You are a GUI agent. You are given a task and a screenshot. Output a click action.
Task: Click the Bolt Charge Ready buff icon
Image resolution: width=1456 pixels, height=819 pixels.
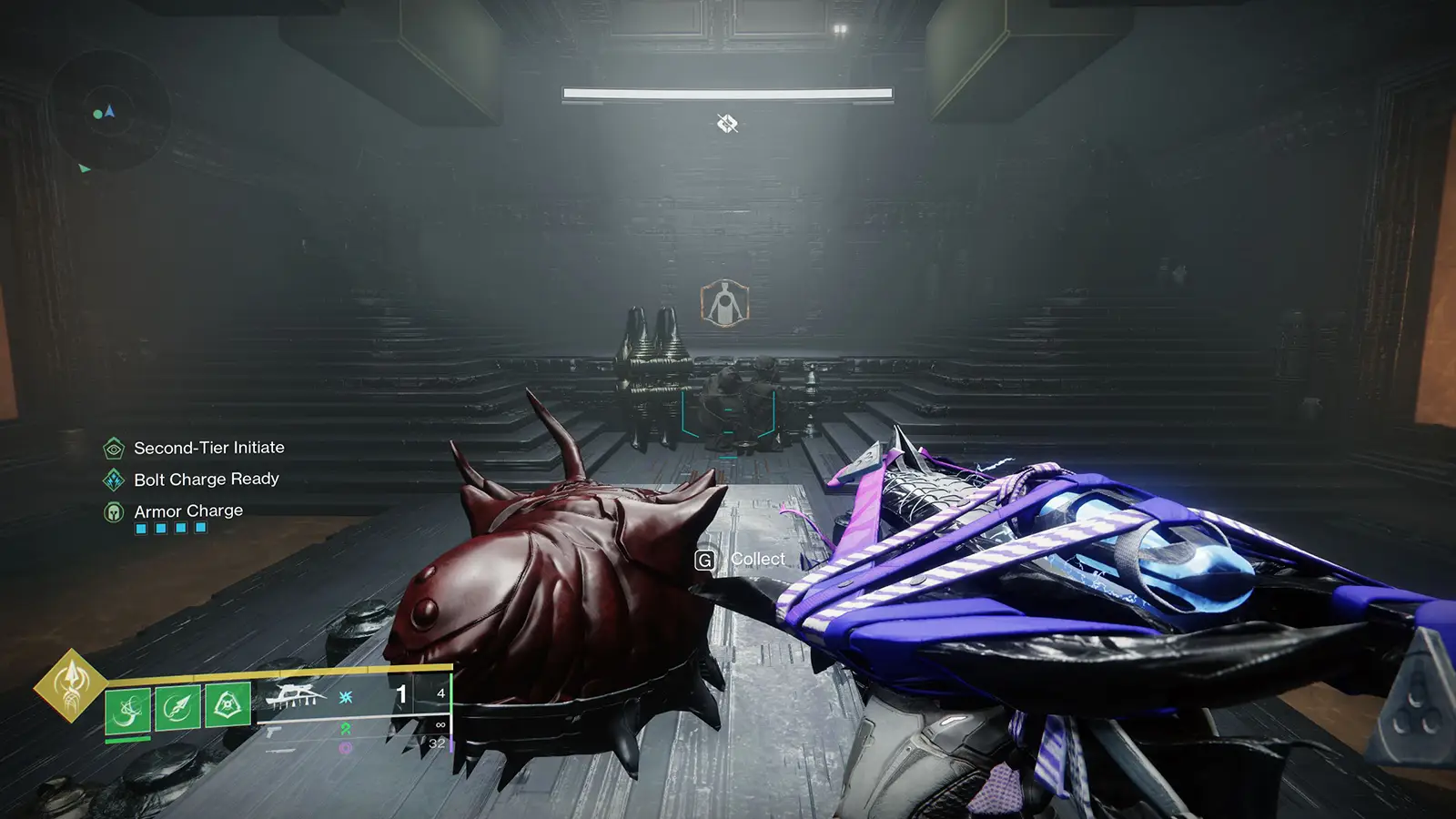114,480
